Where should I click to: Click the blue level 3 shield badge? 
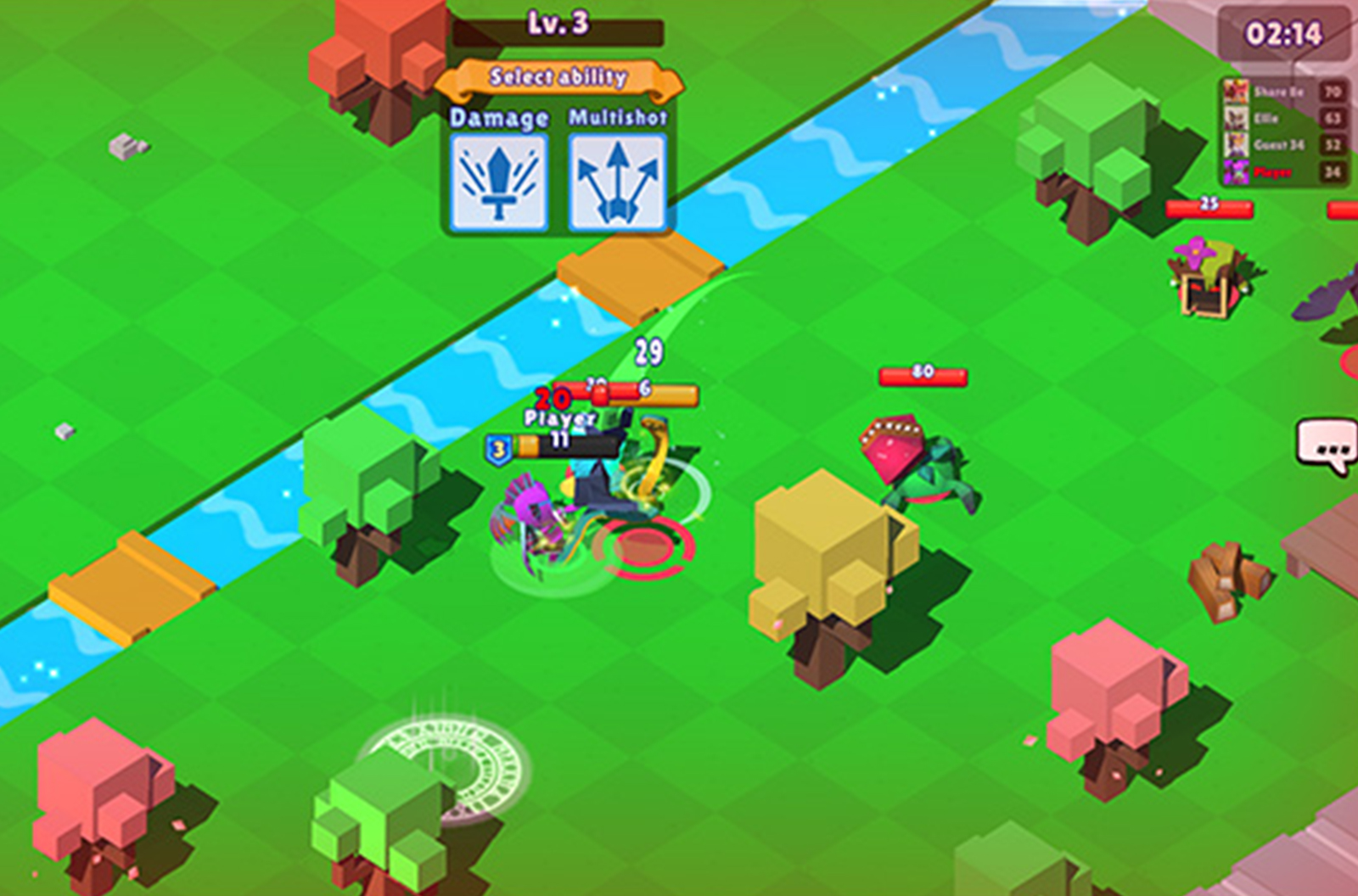[x=497, y=448]
